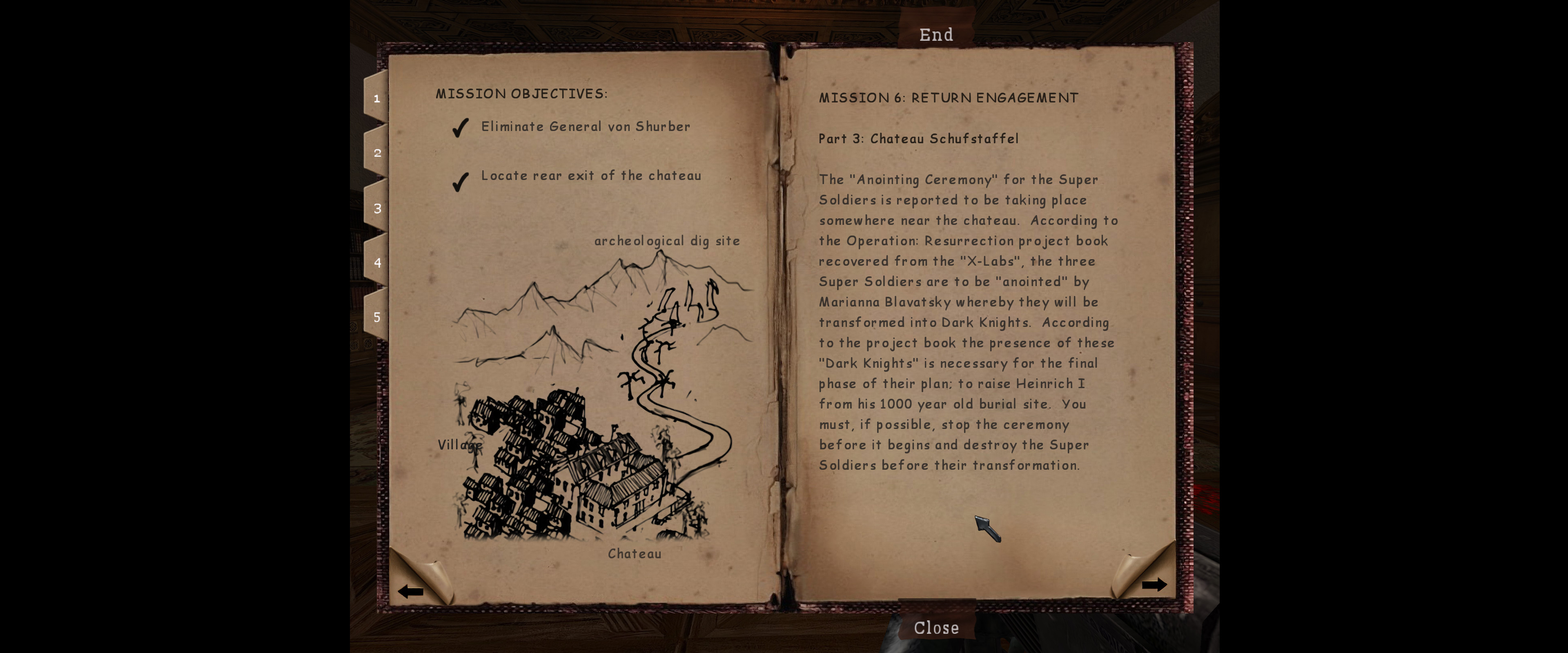Close the mission notebook

pos(936,627)
